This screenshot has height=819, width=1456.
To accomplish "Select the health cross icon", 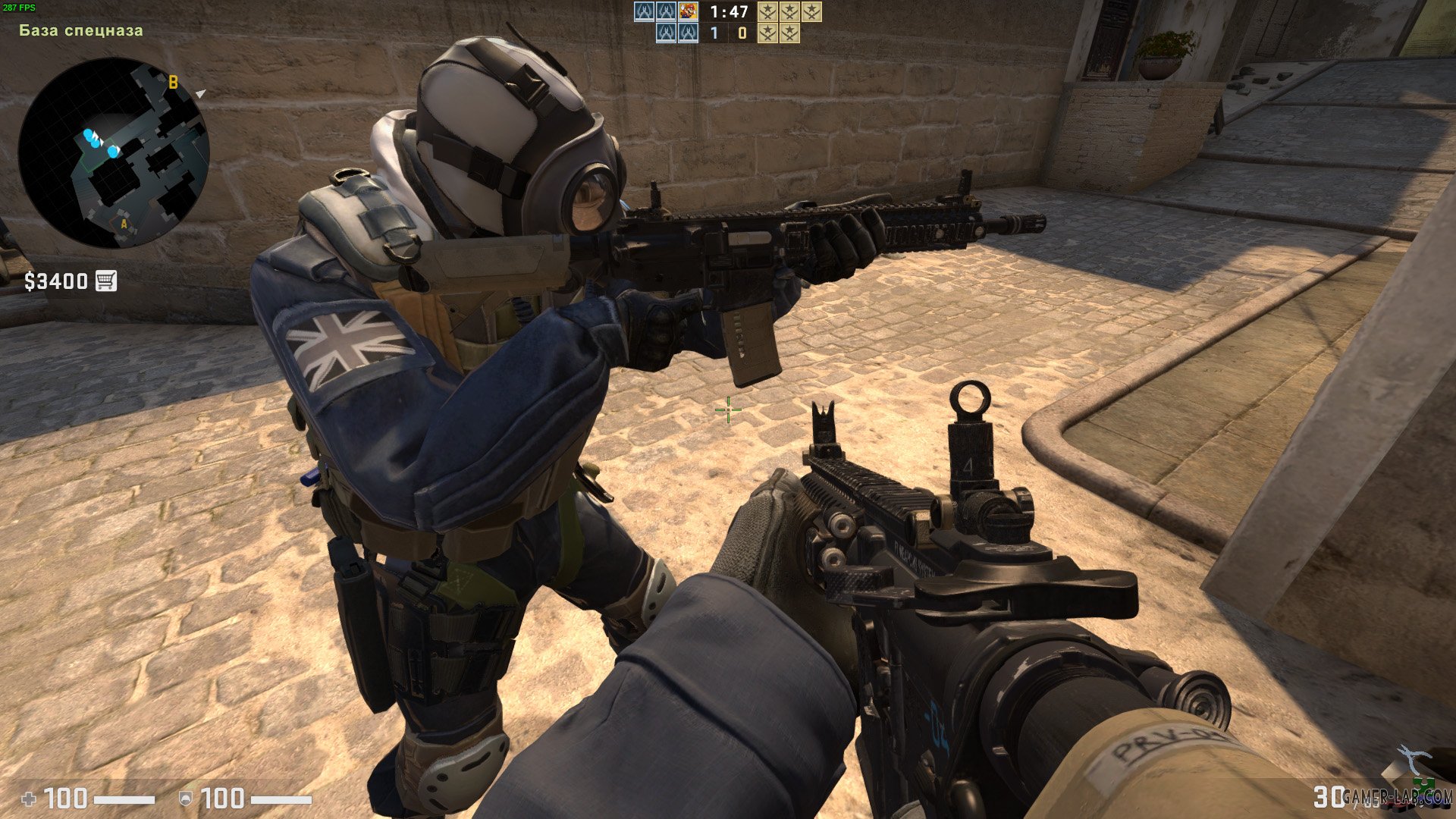I will point(28,799).
